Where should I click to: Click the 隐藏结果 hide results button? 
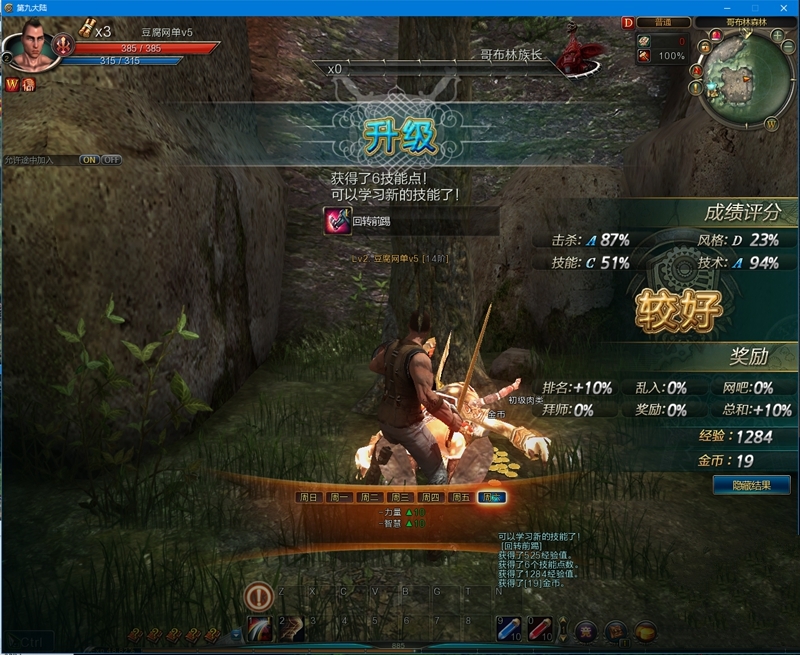point(752,485)
